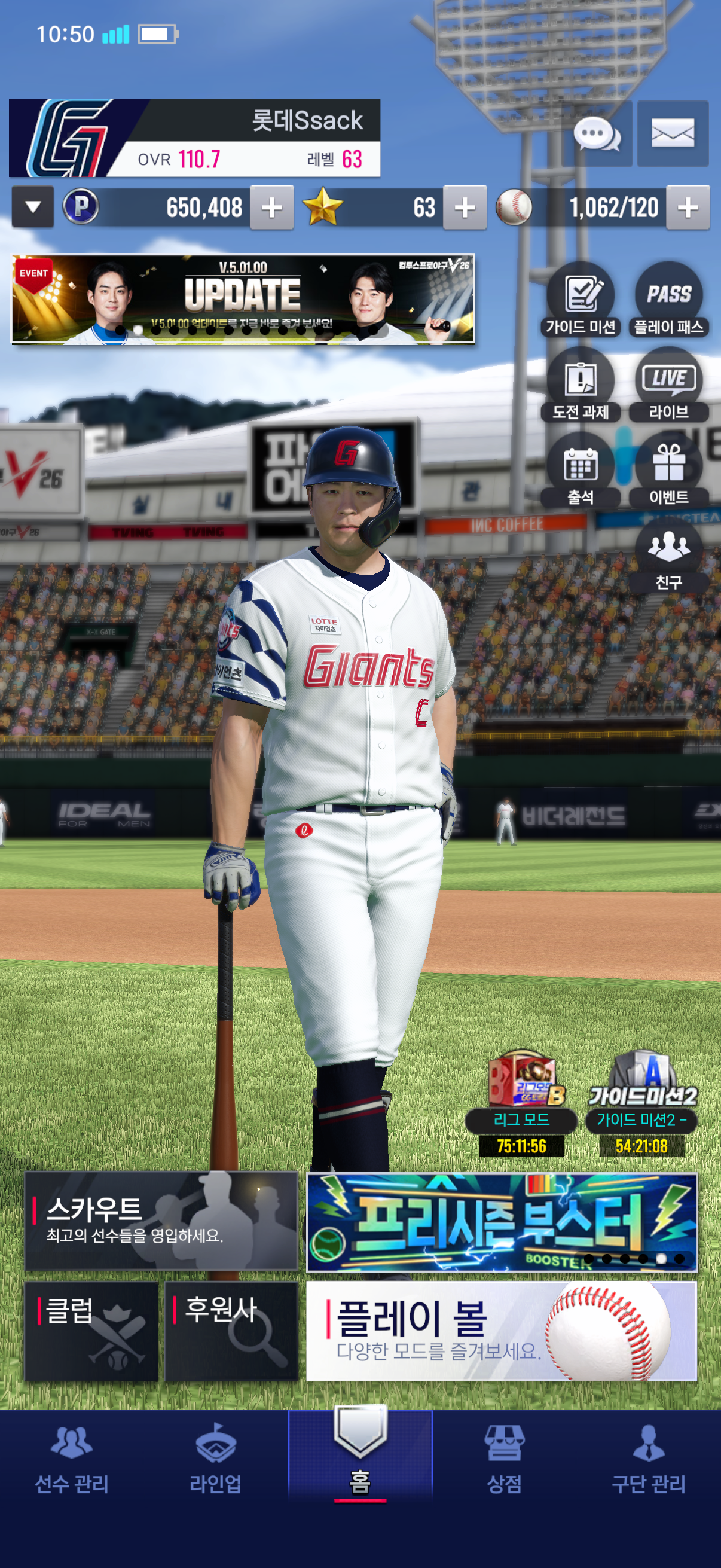Viewport: 721px width, 1568px height.
Task: Open the 스카우트 scout panel
Action: pos(161,1221)
